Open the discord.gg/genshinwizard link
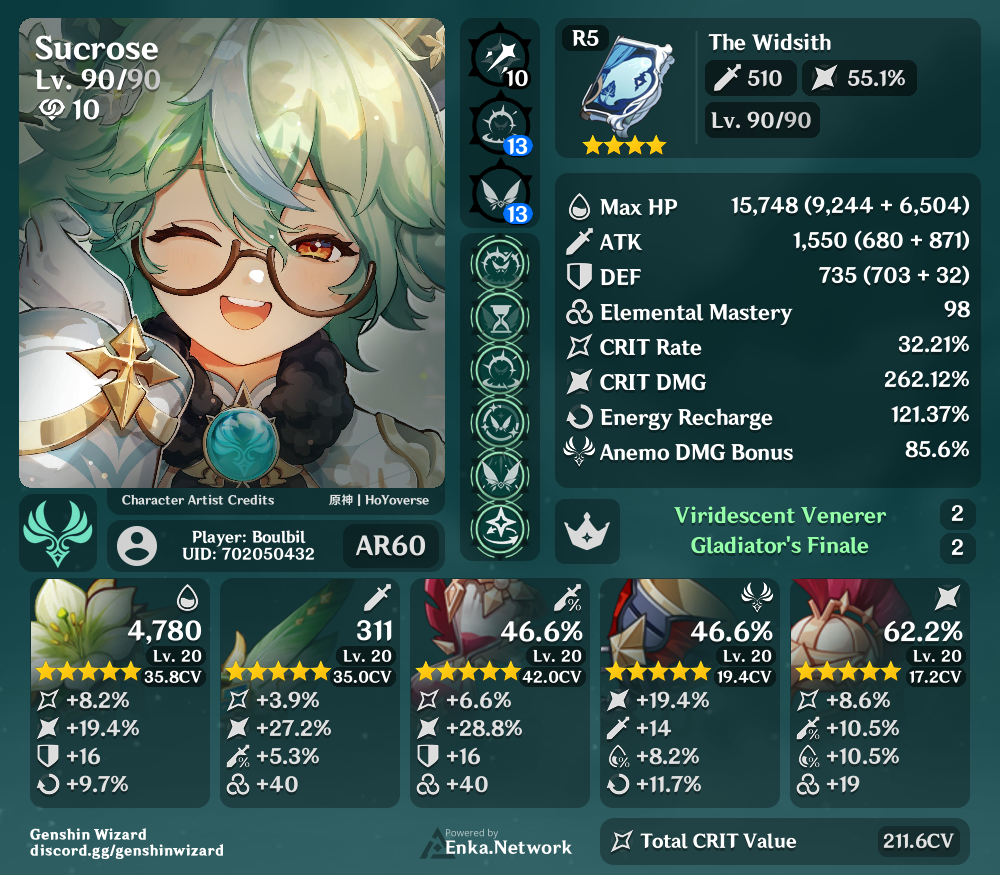The height and width of the screenshot is (875, 1000). point(126,851)
